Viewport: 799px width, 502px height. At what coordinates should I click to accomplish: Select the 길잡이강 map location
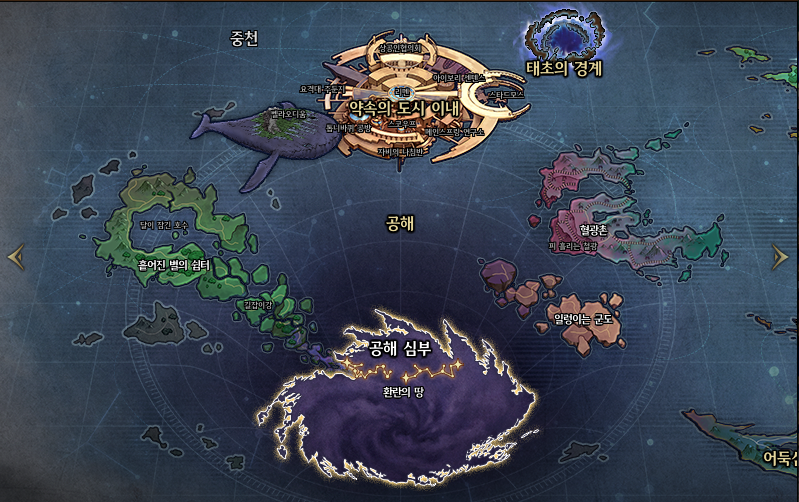(258, 304)
